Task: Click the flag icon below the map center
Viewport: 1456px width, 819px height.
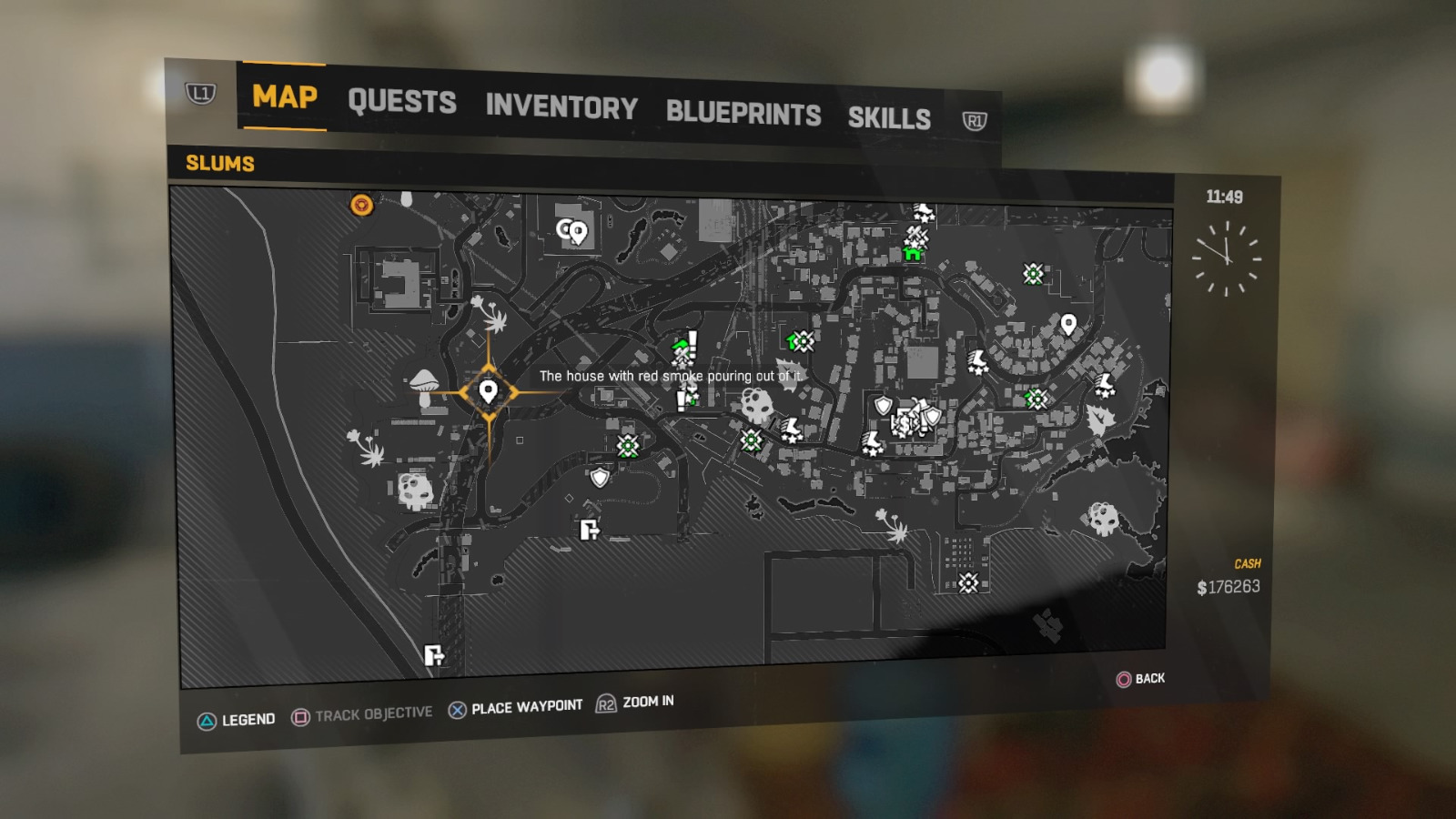Action: click(589, 530)
